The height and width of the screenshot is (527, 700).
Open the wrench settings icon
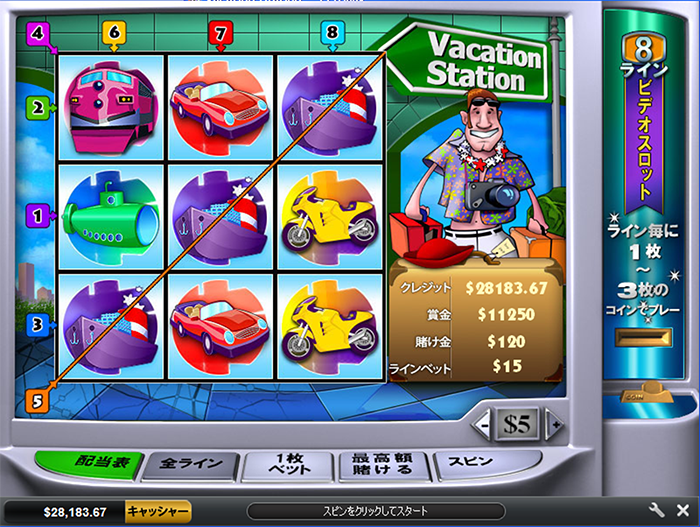pyautogui.click(x=658, y=510)
